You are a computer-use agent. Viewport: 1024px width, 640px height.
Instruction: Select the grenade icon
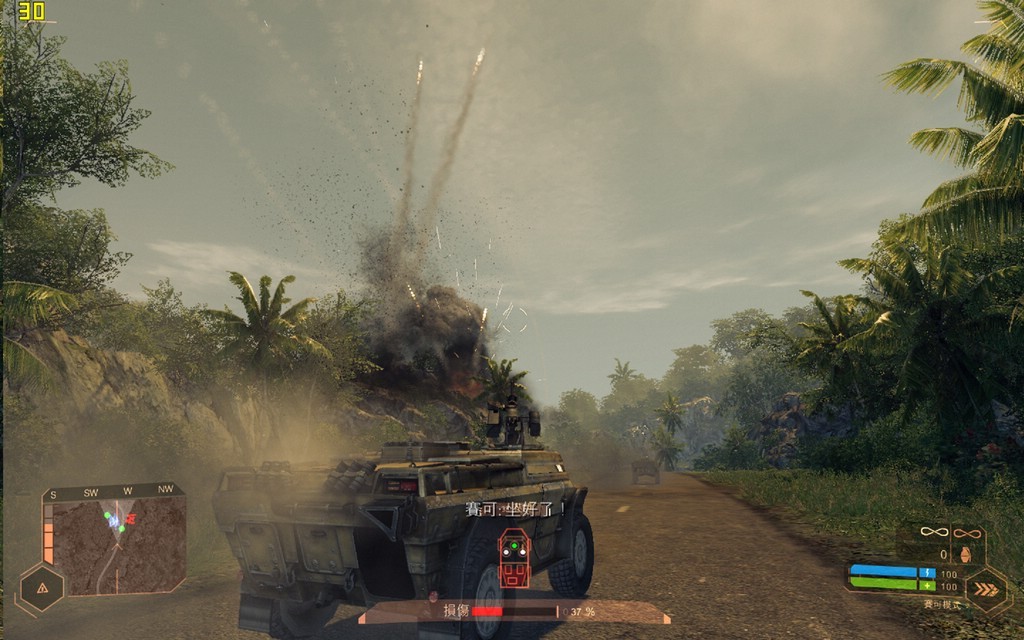[967, 553]
